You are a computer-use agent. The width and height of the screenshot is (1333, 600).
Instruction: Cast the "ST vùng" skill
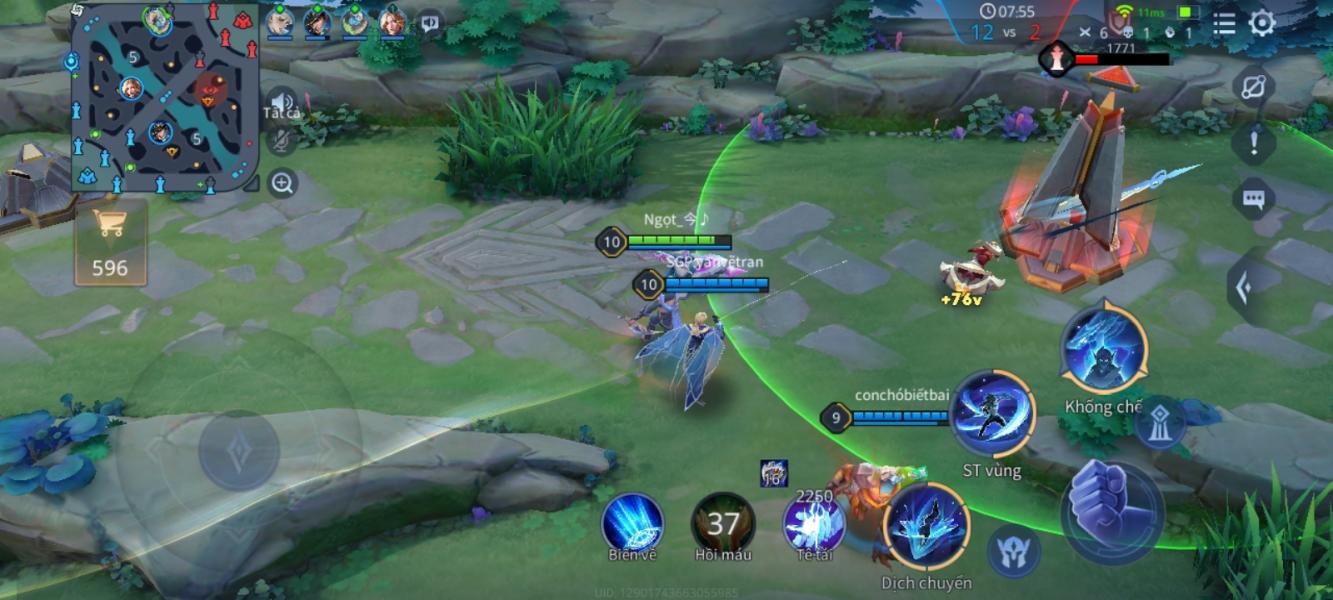pyautogui.click(x=992, y=415)
